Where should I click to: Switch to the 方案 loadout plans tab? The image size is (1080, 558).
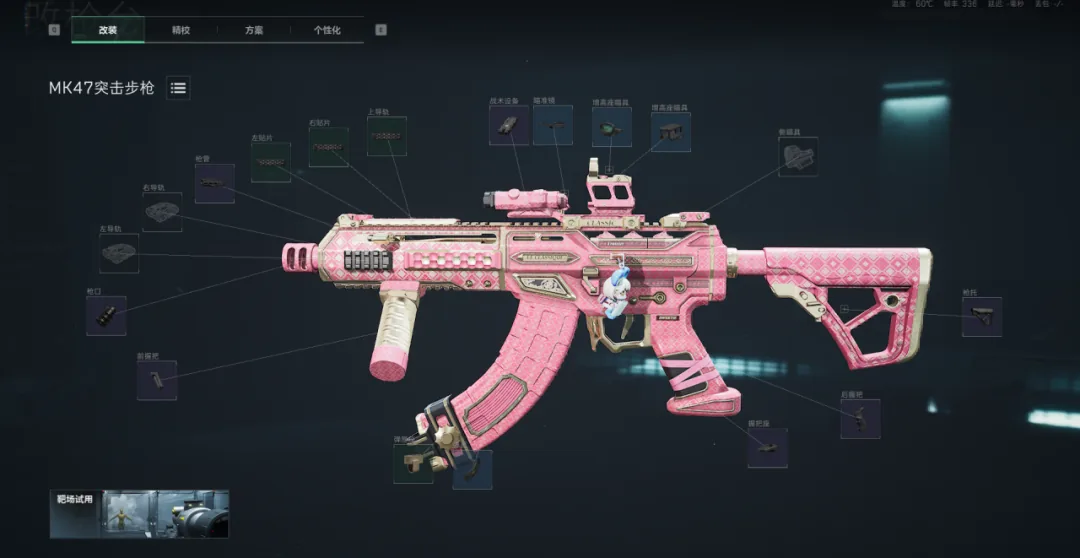click(254, 31)
